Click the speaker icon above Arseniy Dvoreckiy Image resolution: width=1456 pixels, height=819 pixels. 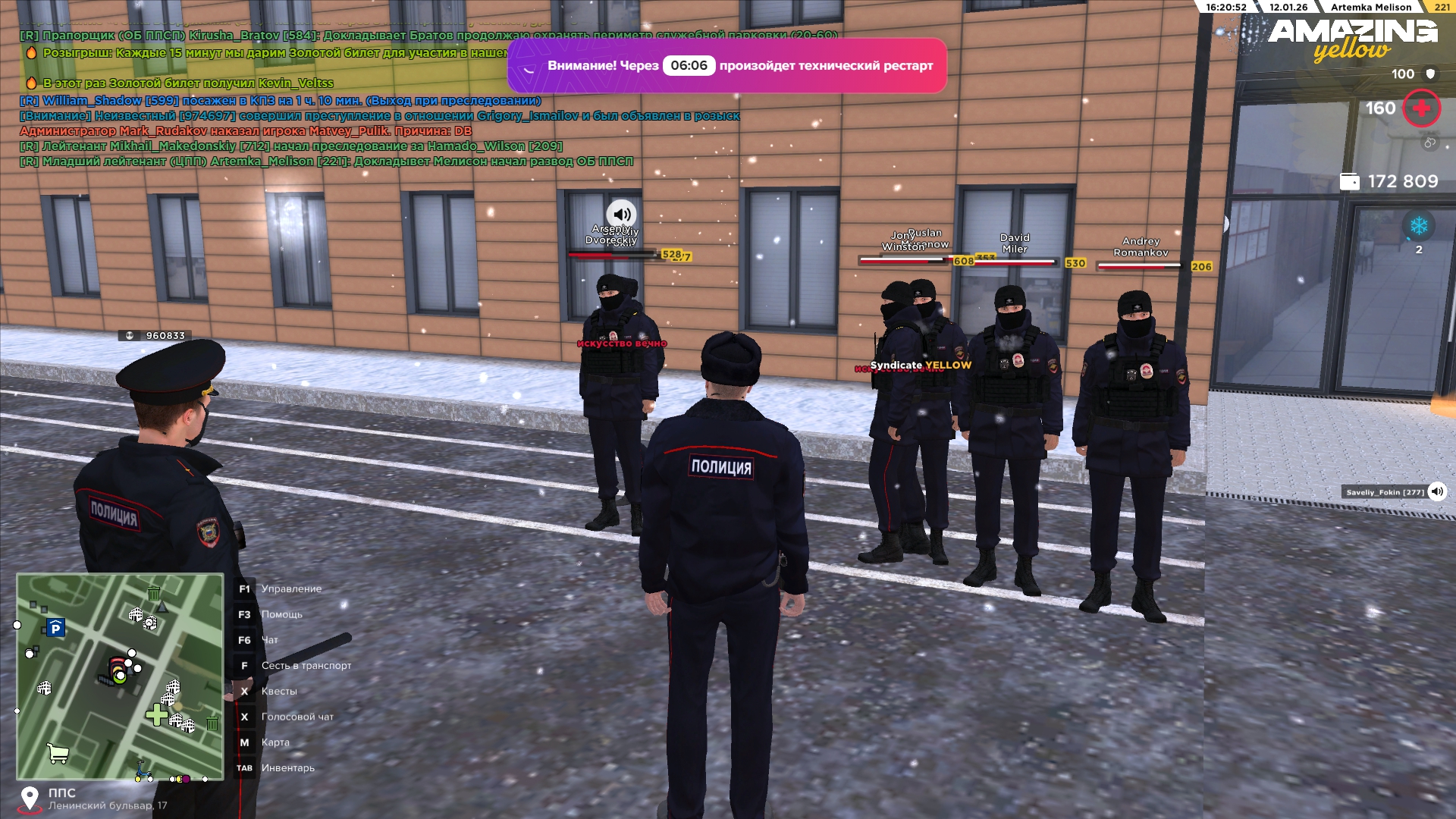point(621,214)
